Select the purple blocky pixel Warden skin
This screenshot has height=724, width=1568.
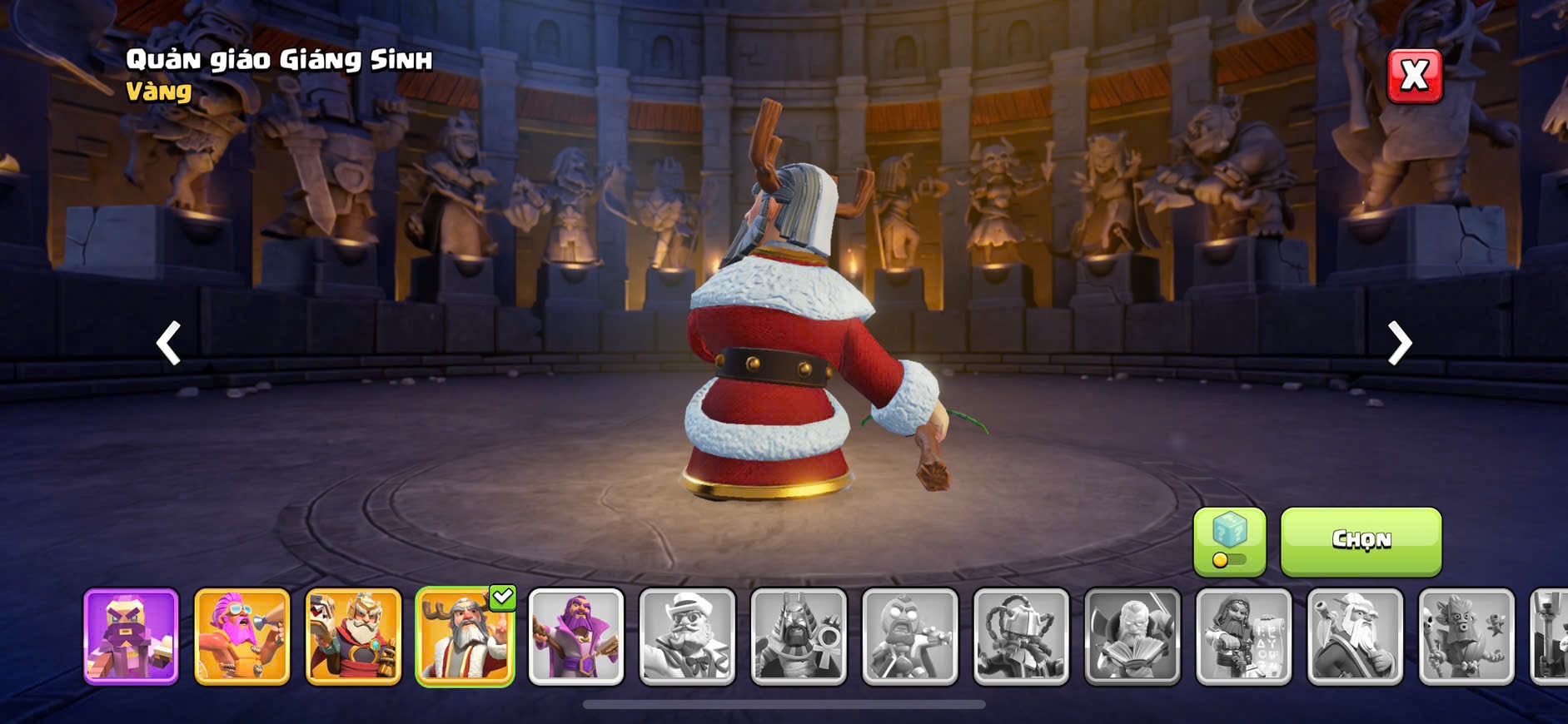pos(132,637)
